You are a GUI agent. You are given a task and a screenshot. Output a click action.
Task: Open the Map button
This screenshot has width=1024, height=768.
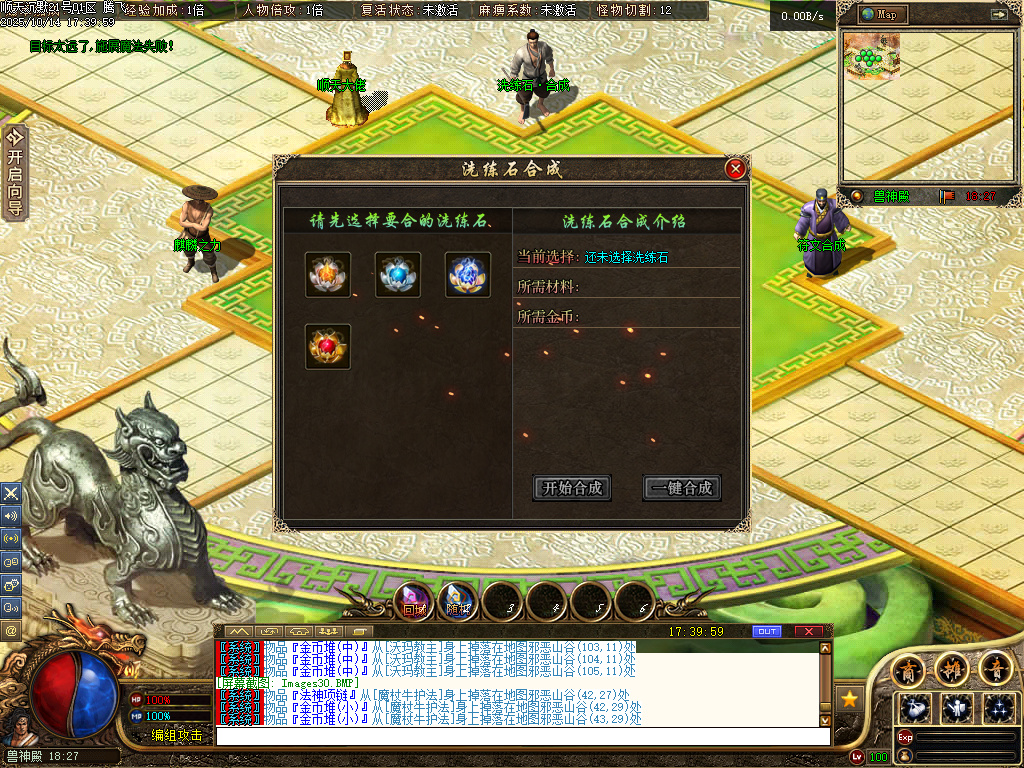click(x=880, y=15)
